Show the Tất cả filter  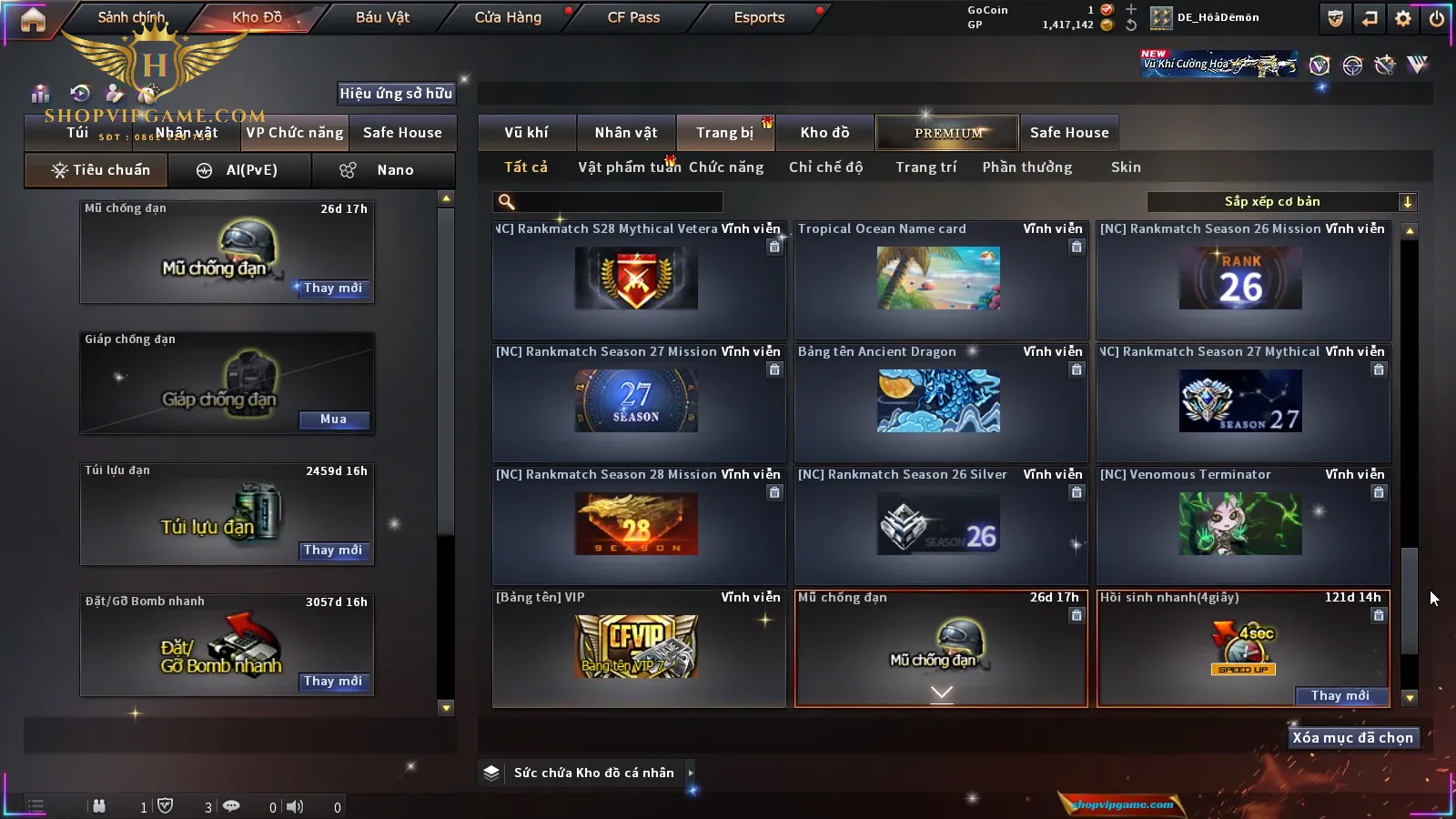coord(526,167)
